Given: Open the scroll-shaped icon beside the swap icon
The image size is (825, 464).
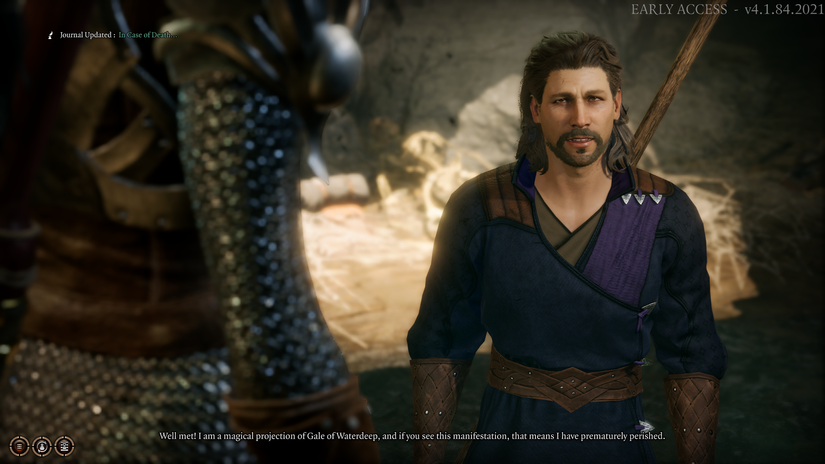Looking at the screenshot, I should (65, 446).
